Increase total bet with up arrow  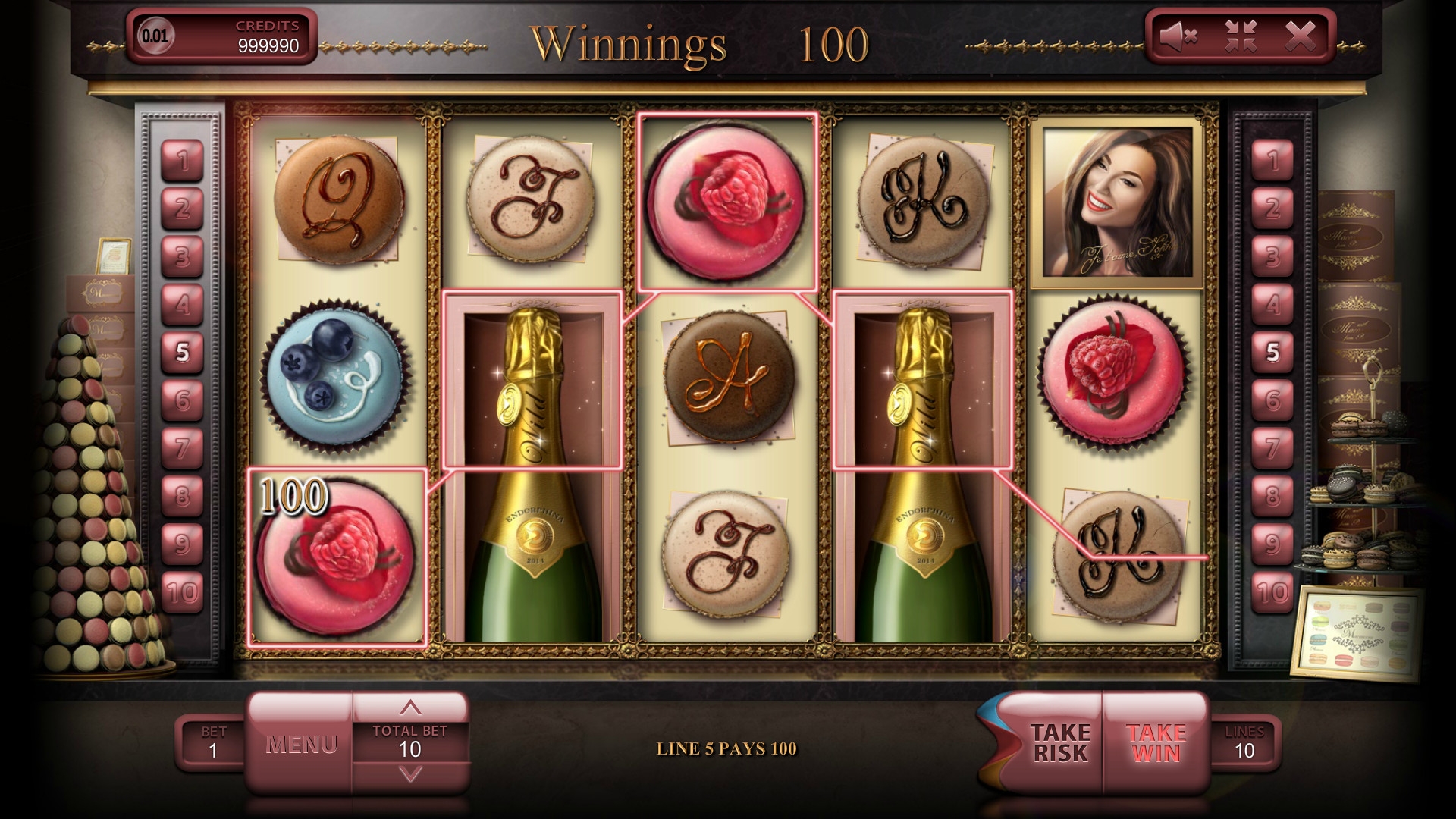[x=410, y=708]
